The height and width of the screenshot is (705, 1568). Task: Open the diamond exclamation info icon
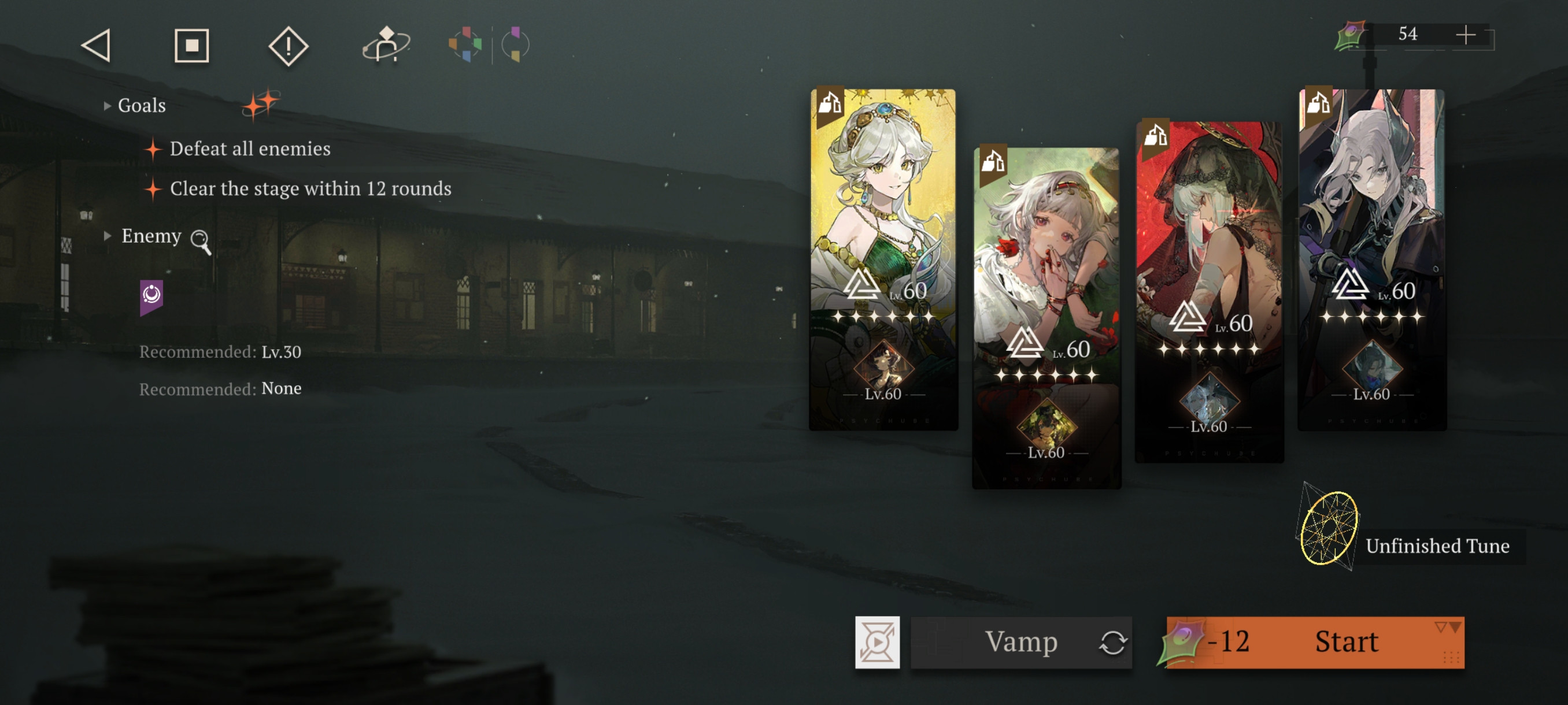[288, 46]
